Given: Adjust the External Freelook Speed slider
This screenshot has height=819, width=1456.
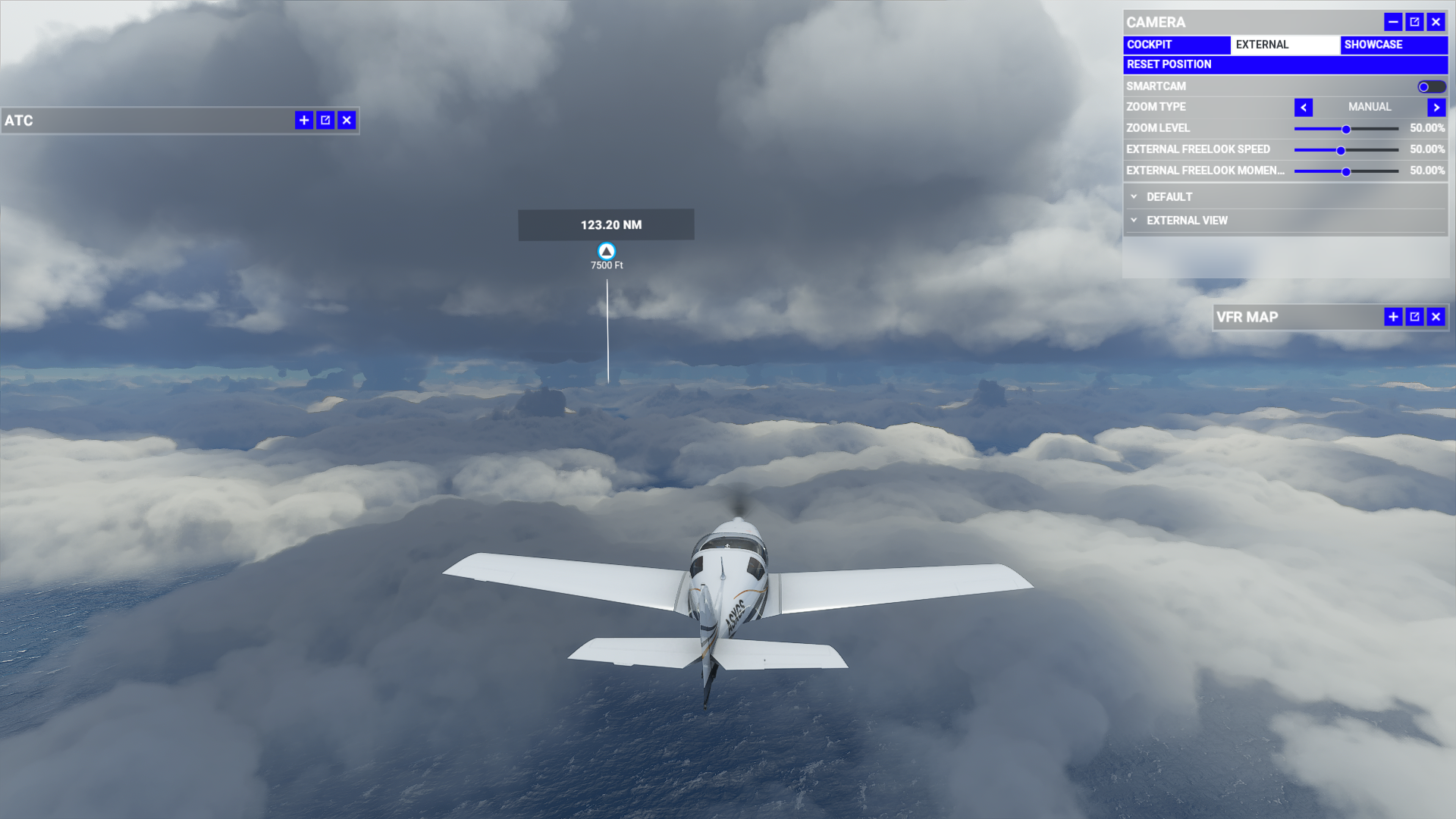Looking at the screenshot, I should point(1341,150).
